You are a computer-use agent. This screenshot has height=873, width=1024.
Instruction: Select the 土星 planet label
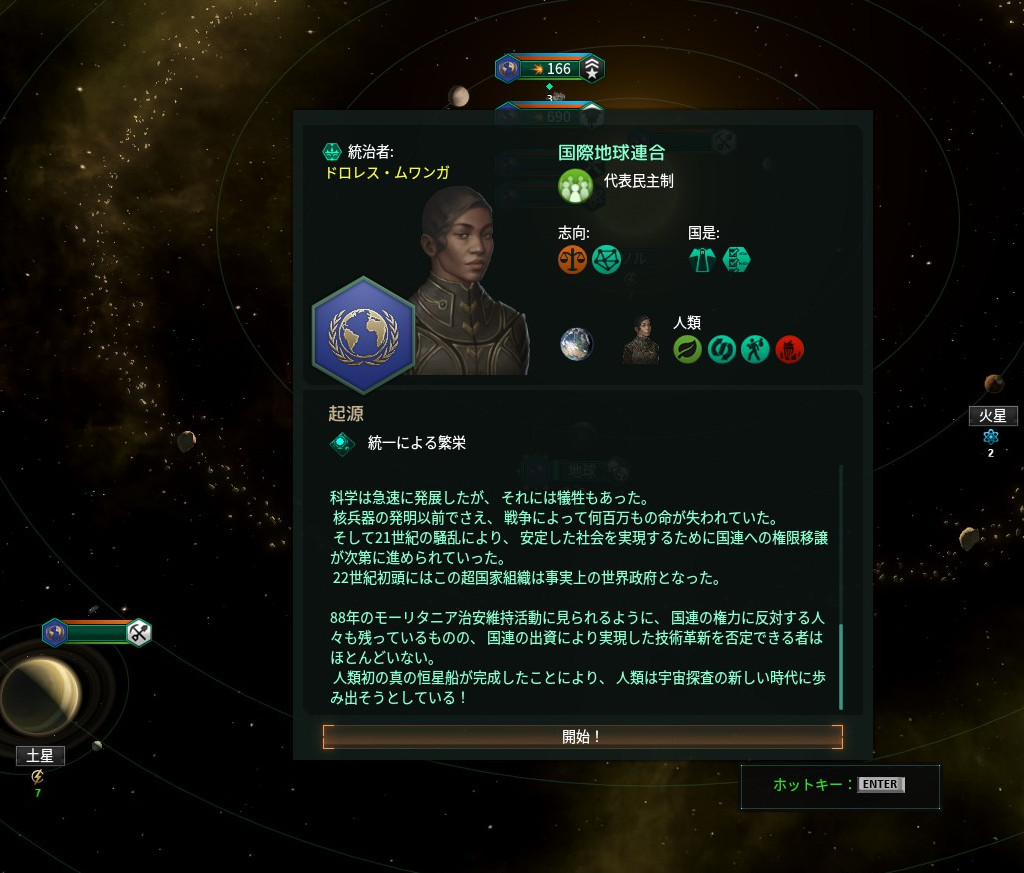click(x=40, y=756)
